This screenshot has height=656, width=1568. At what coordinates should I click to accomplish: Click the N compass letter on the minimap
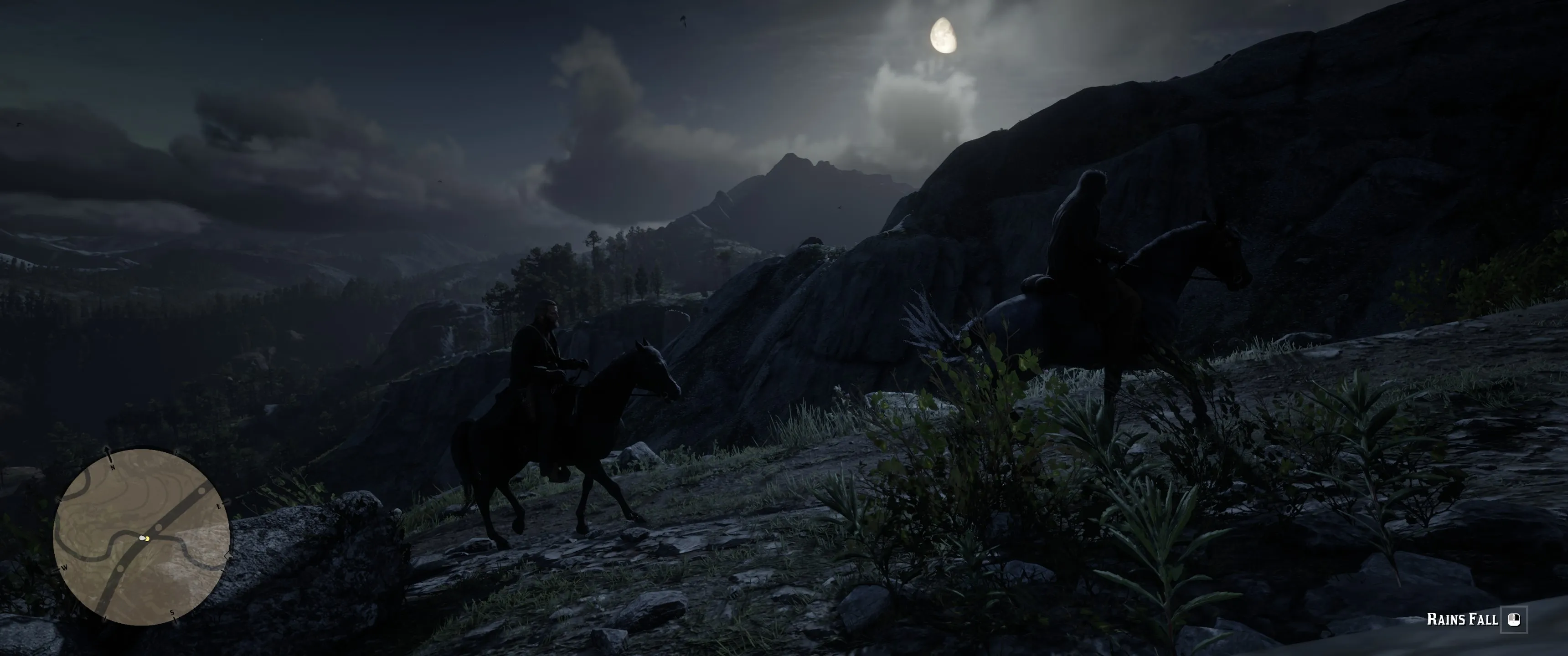coord(113,469)
